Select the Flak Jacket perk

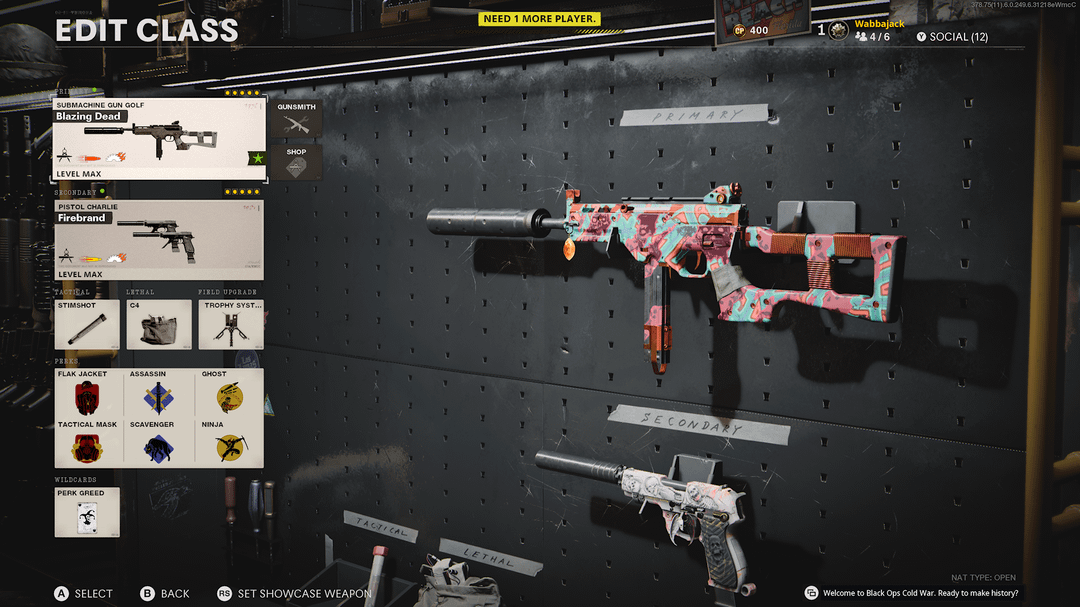[x=89, y=393]
